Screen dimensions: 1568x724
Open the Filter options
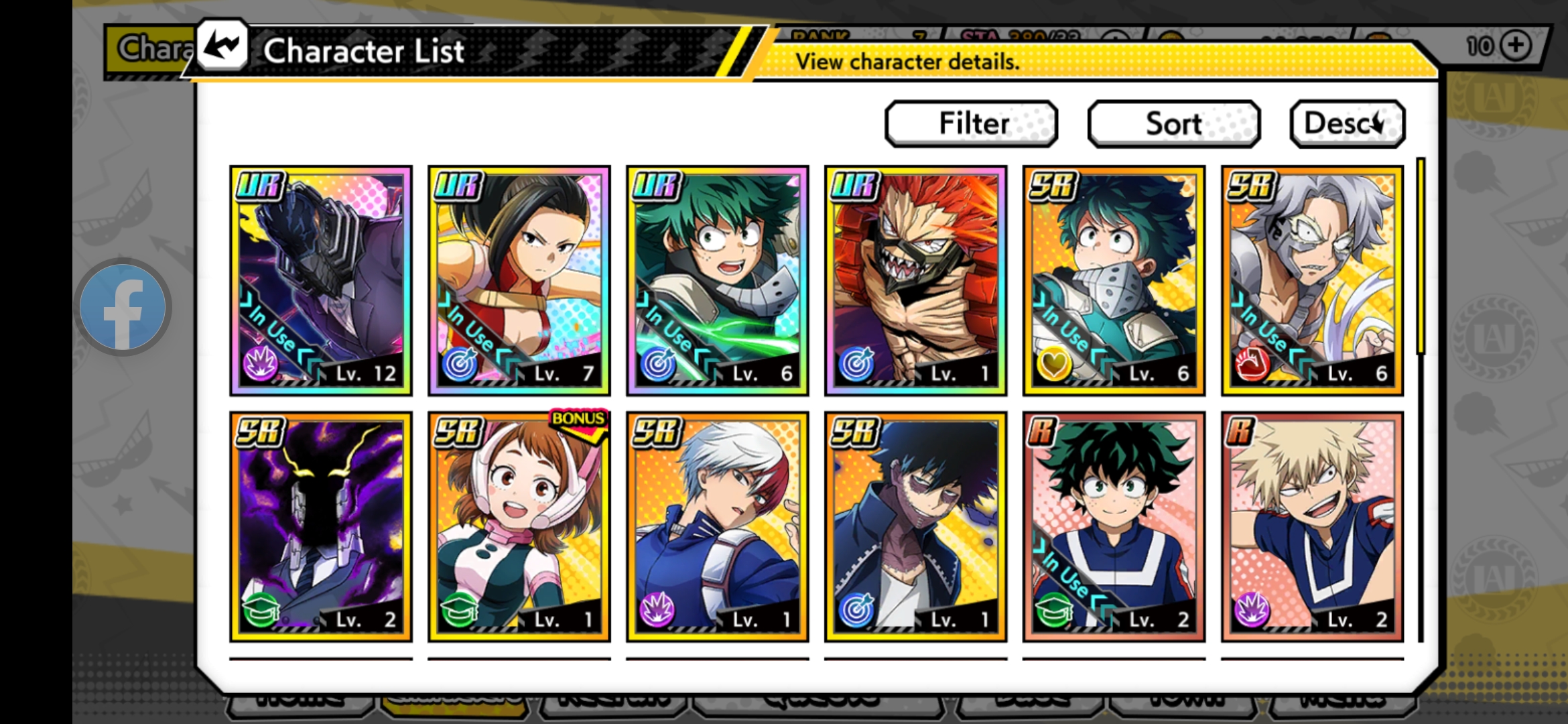point(972,123)
